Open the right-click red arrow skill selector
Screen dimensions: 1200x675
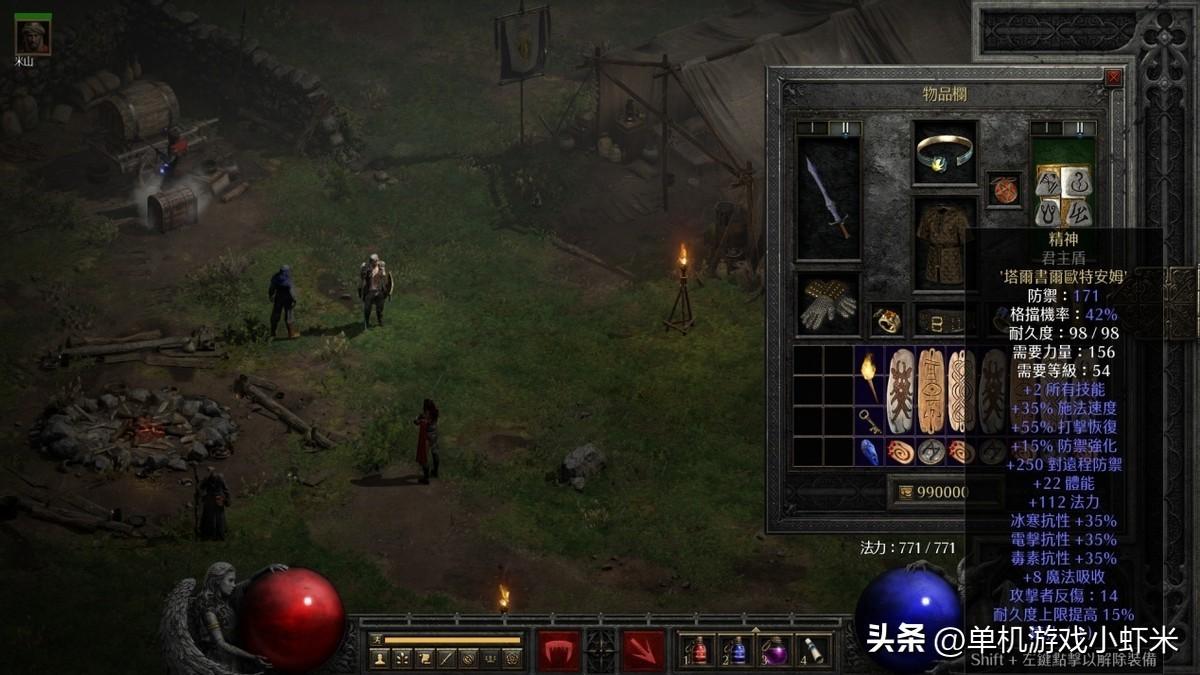point(643,651)
